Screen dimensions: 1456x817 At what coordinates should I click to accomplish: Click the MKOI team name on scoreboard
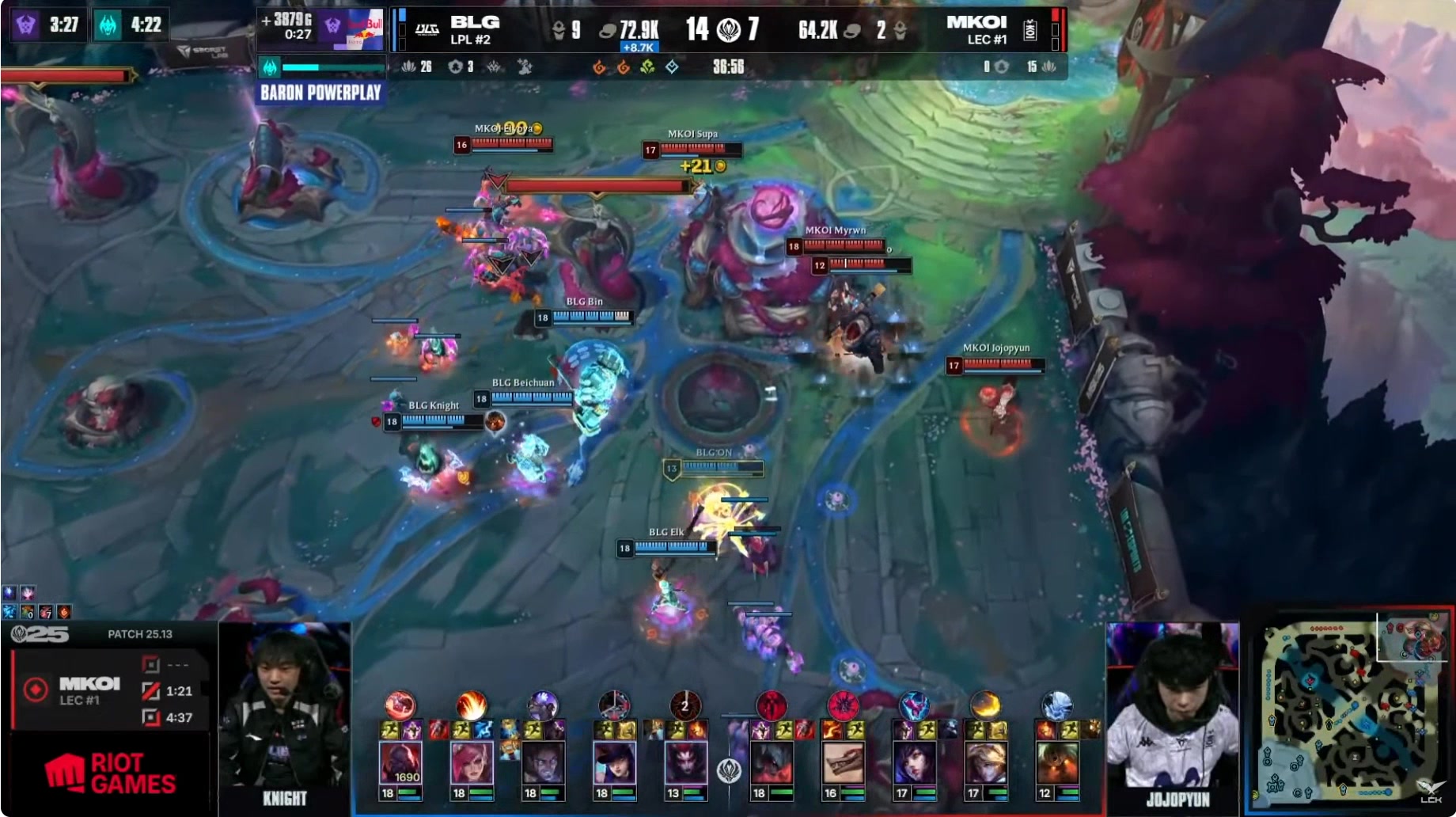976,22
